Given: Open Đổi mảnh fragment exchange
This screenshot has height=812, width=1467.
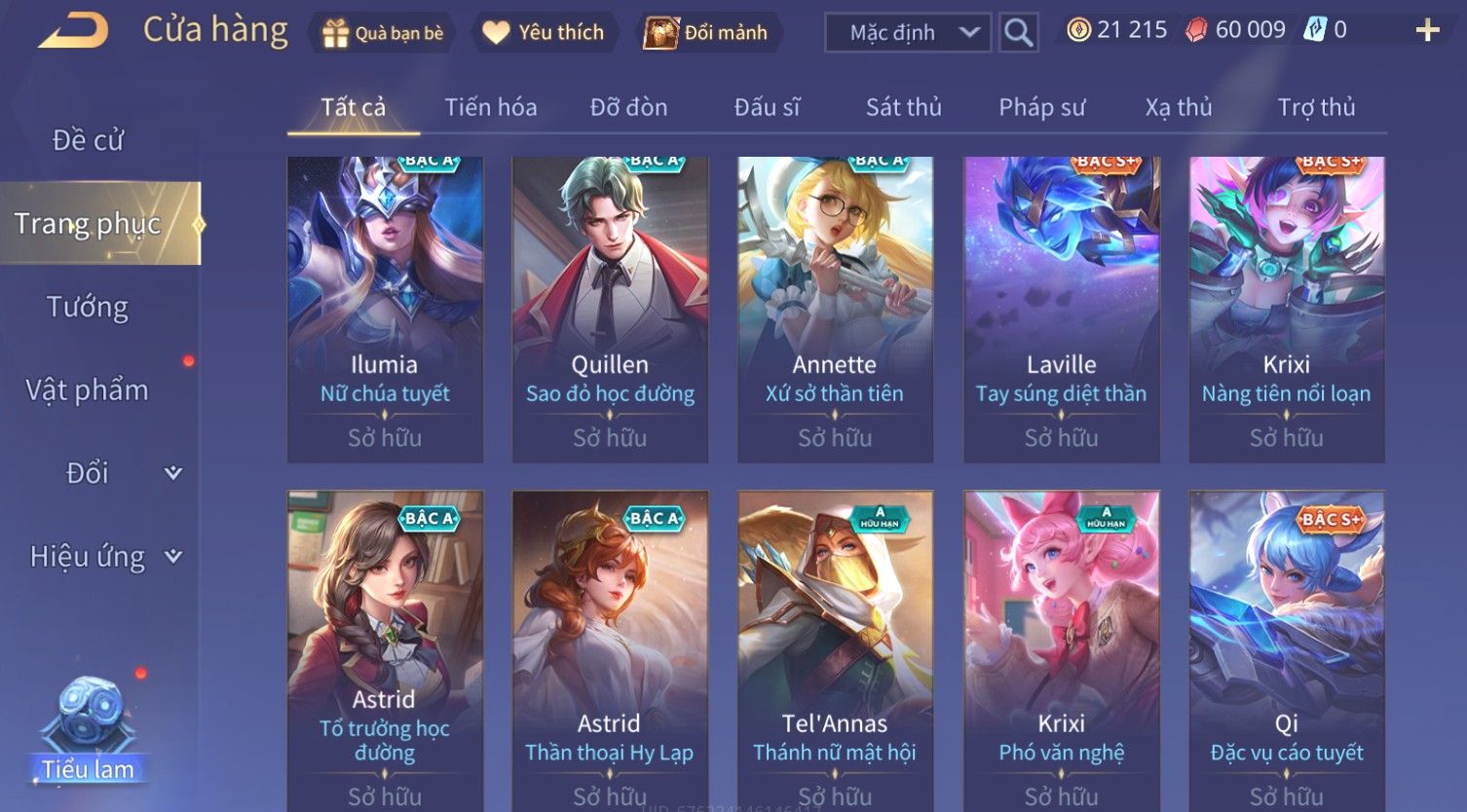Looking at the screenshot, I should point(709,33).
